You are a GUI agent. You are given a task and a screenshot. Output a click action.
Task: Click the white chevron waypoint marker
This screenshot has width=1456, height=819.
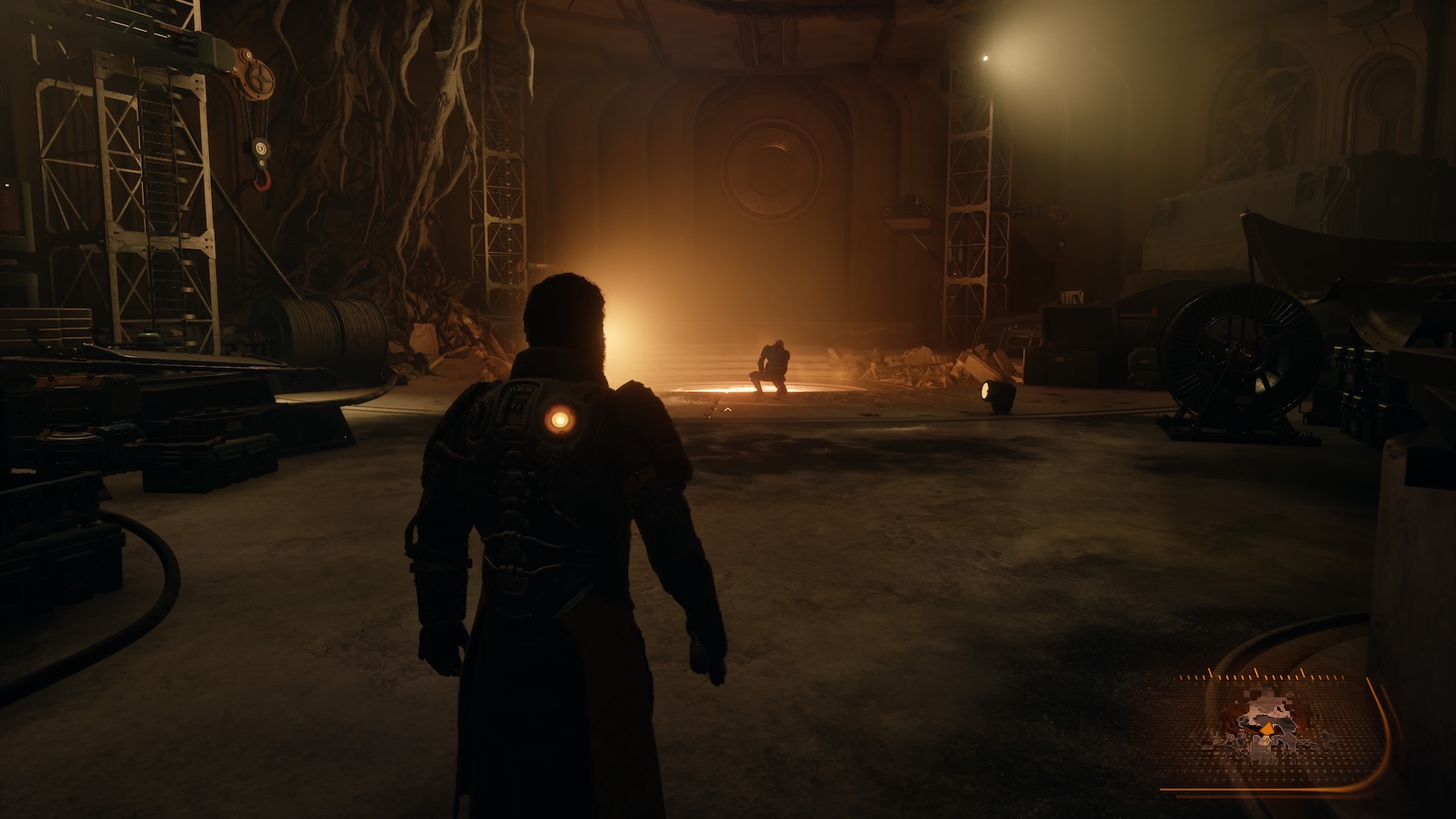point(727,409)
